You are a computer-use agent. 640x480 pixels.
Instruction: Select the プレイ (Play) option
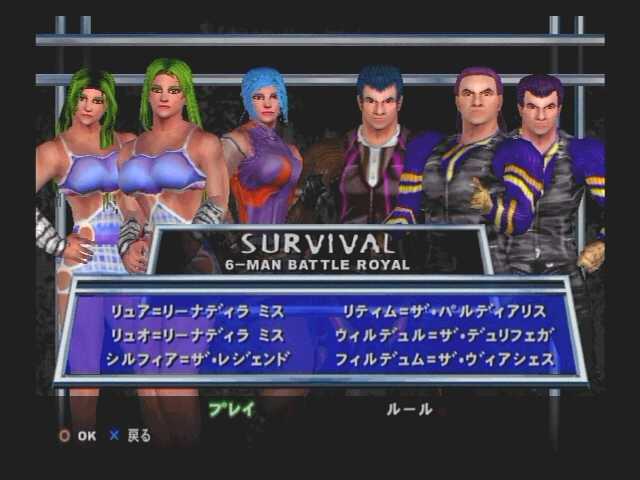[x=231, y=409]
